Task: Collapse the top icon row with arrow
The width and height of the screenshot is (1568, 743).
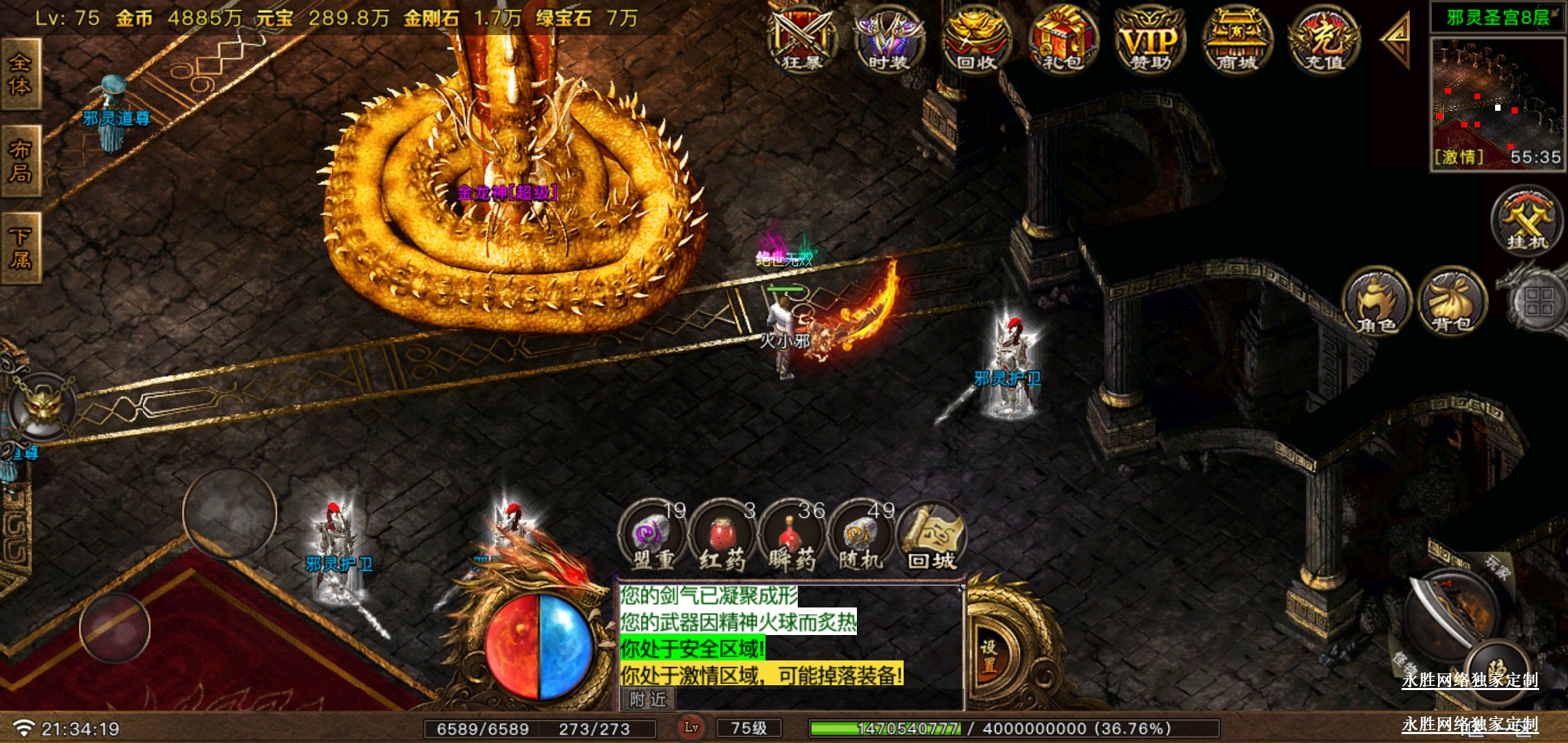Action: click(1396, 39)
